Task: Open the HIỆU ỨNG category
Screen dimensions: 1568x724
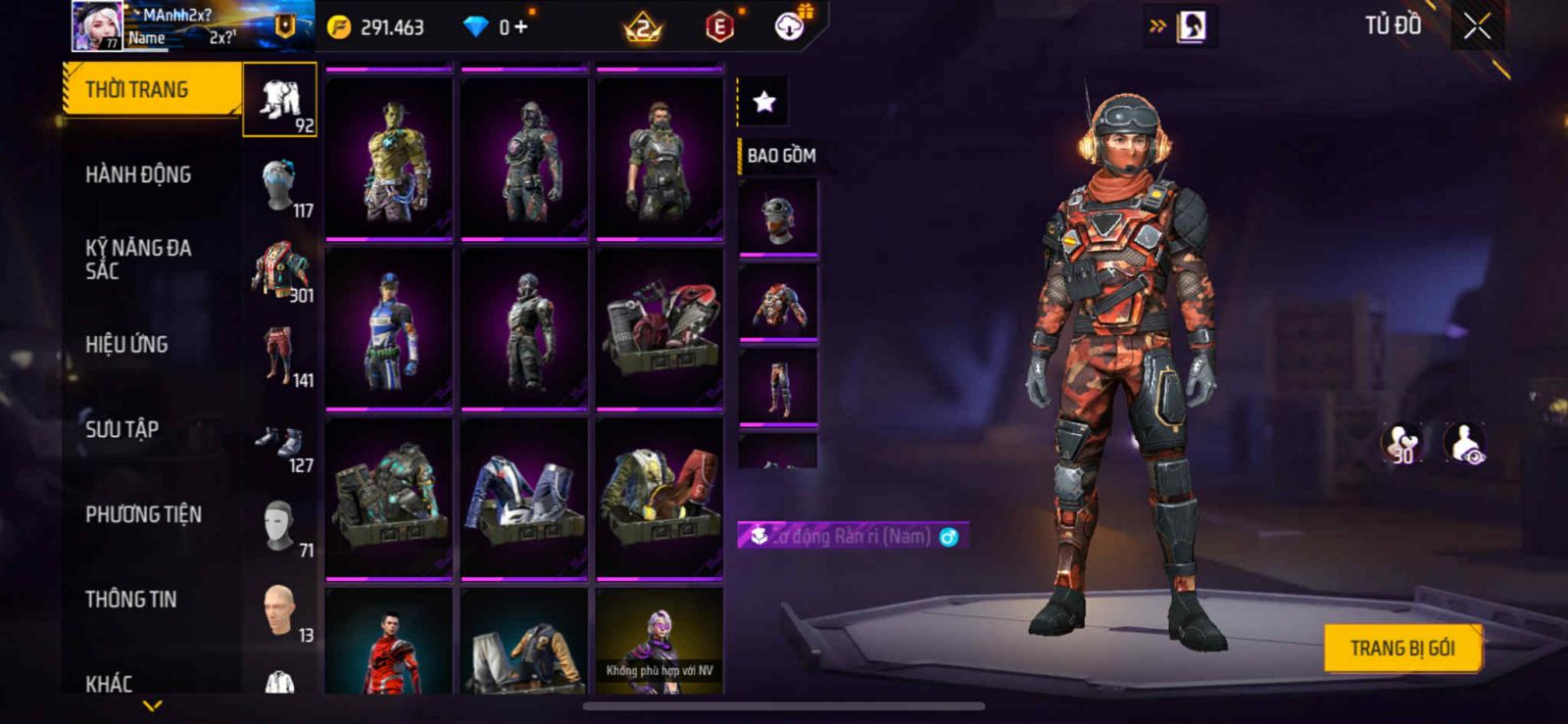Action: tap(126, 345)
